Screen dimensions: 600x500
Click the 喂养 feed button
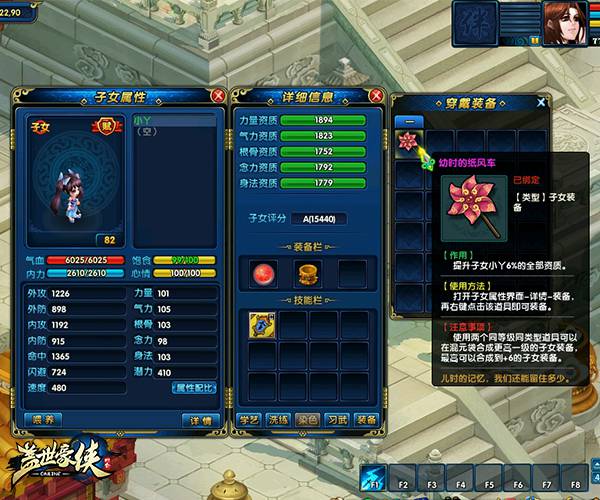click(x=44, y=419)
